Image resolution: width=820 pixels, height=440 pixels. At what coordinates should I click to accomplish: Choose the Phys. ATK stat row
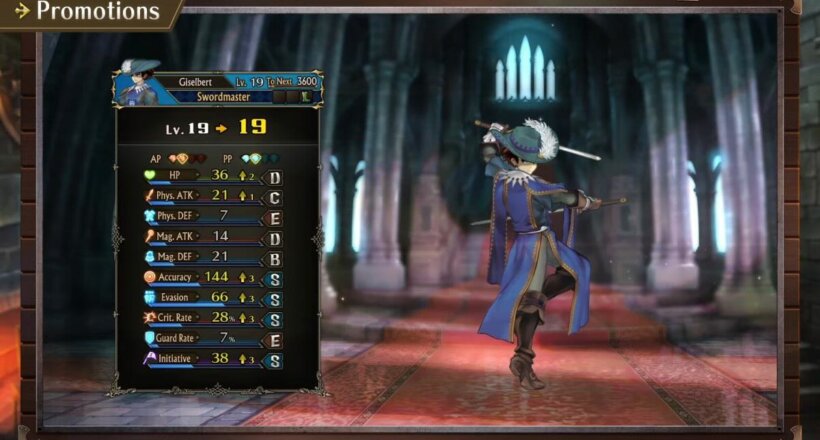pyautogui.click(x=210, y=195)
